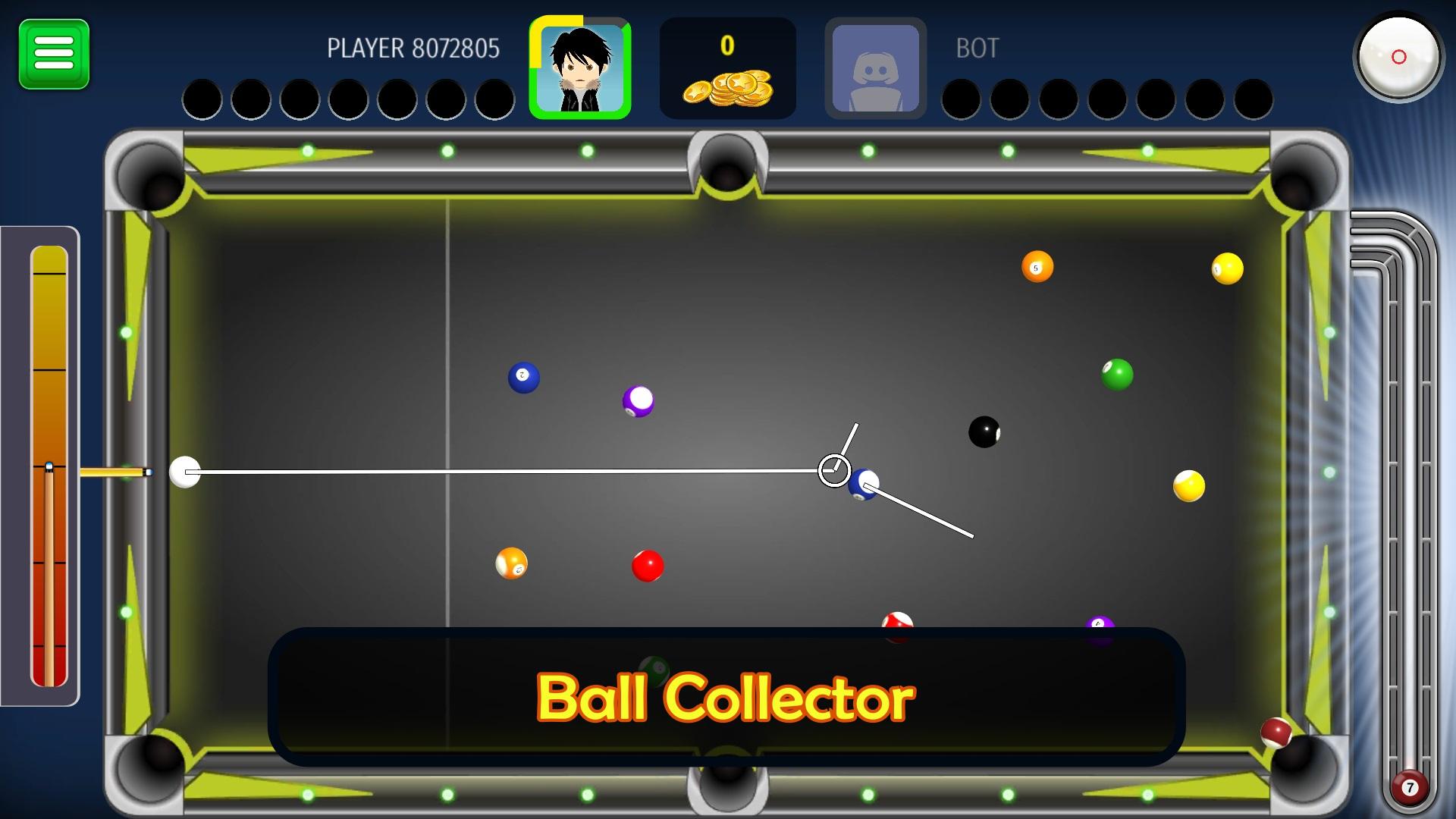The width and height of the screenshot is (1456, 819).
Task: Open the player's avatar portrait
Action: point(582,67)
